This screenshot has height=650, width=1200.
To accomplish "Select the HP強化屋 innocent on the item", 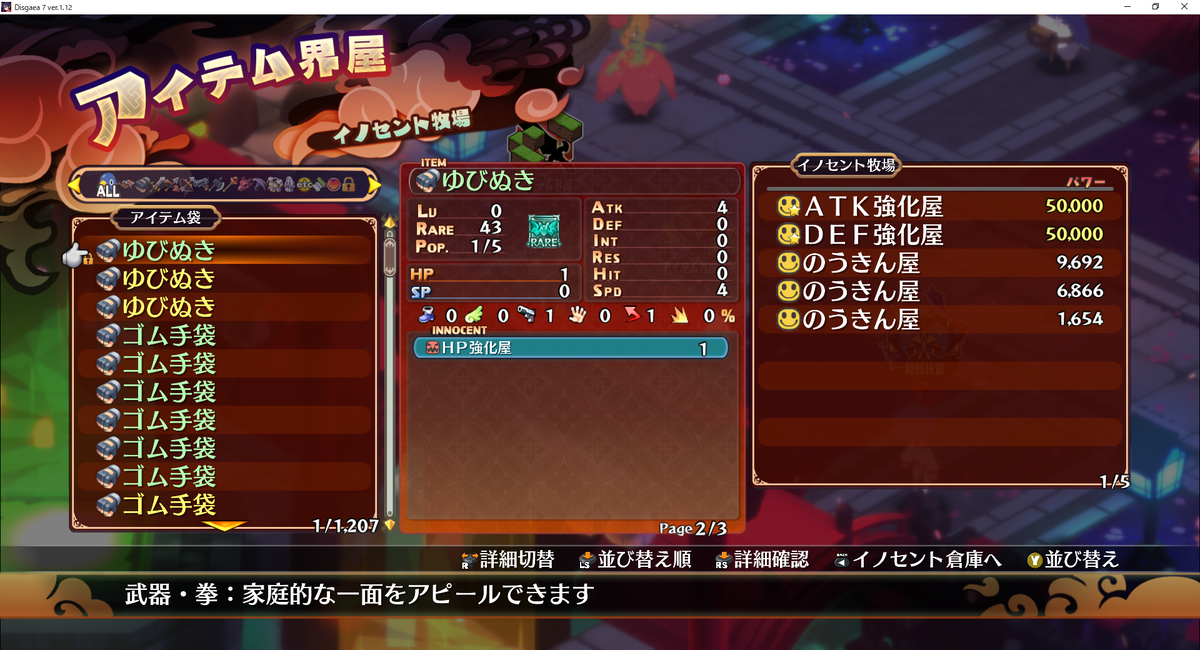I will (x=570, y=349).
